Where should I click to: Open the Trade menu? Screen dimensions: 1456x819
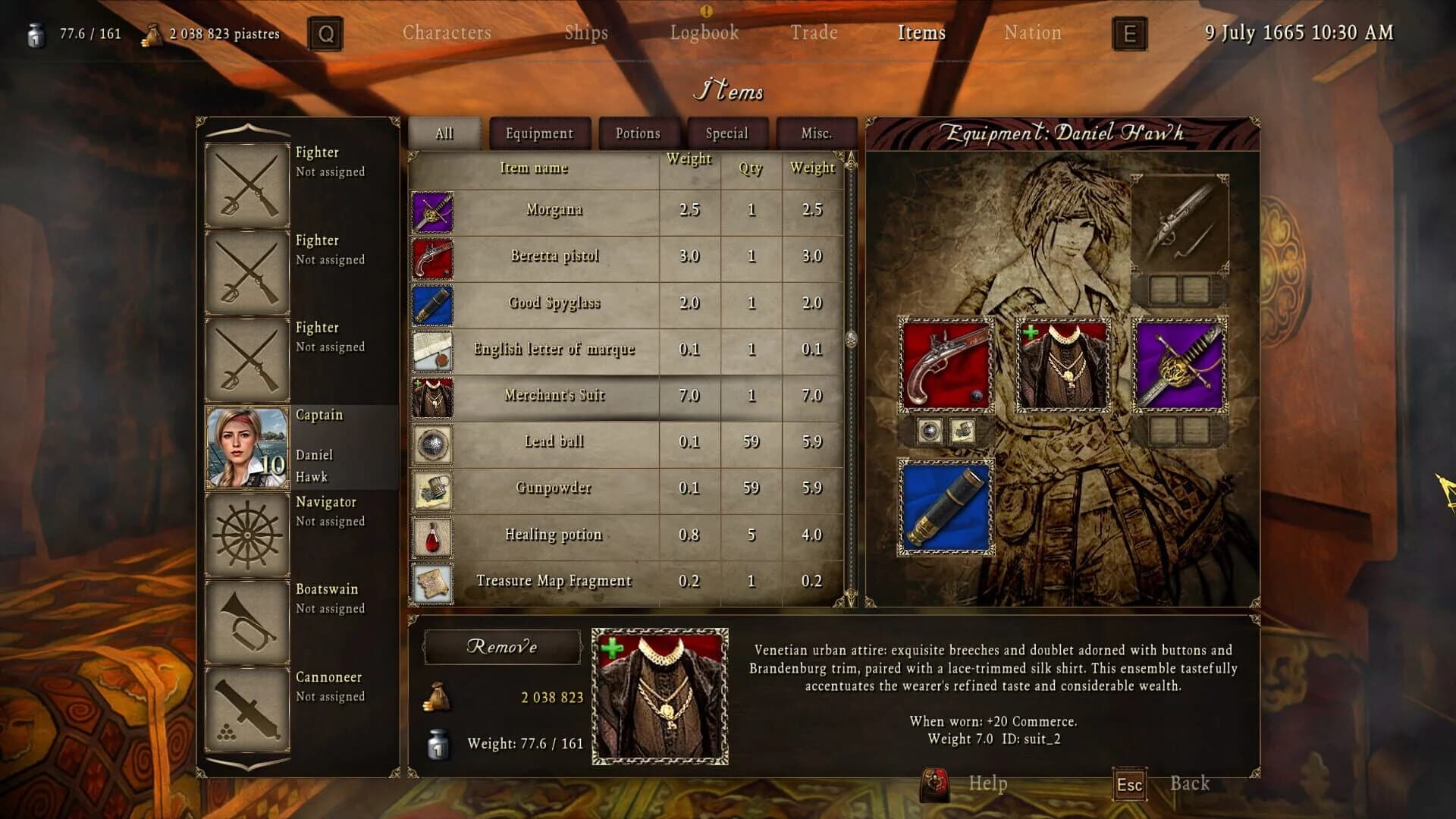click(814, 33)
